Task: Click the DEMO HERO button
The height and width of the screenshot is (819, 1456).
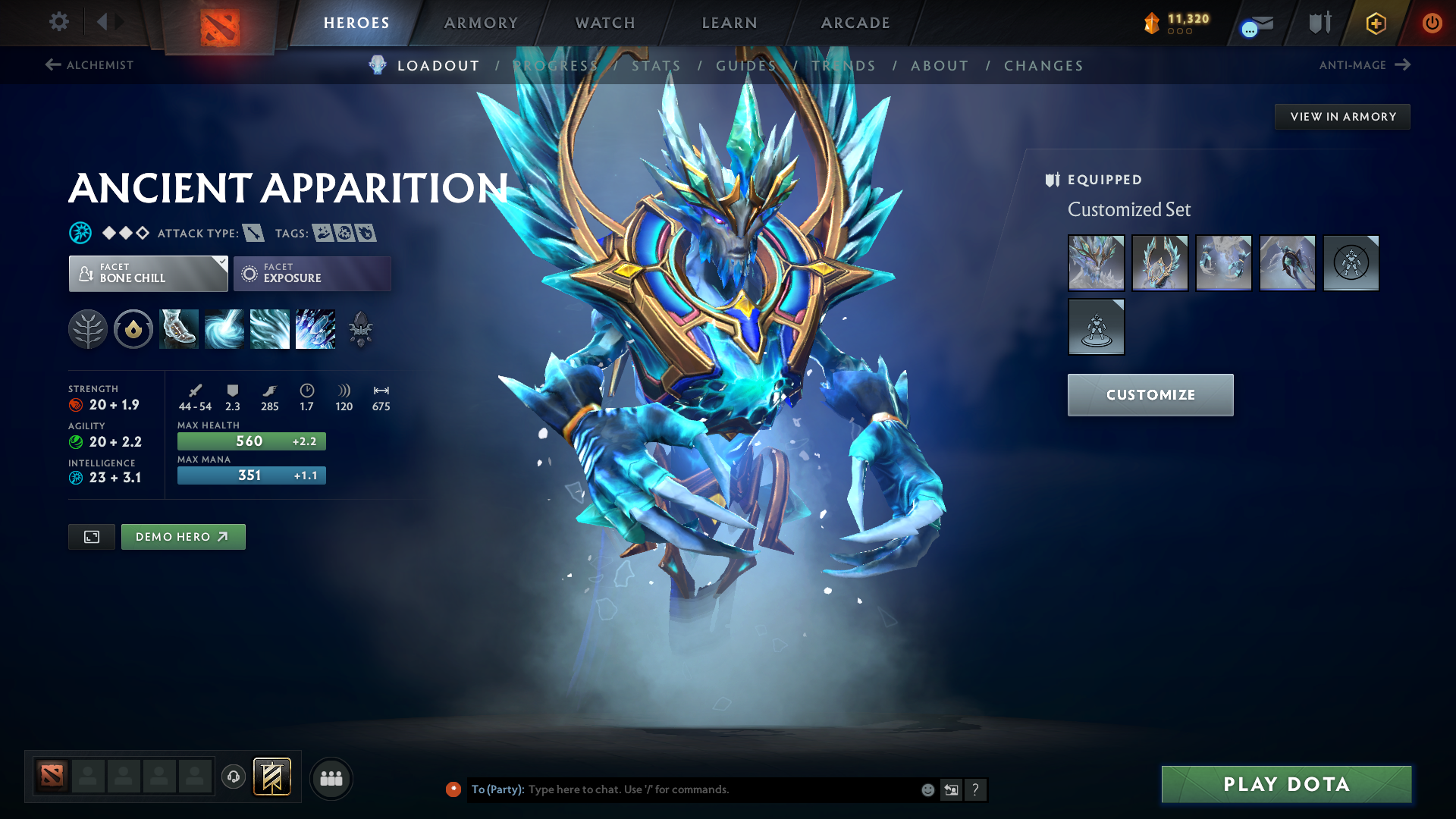Action: pos(183,536)
